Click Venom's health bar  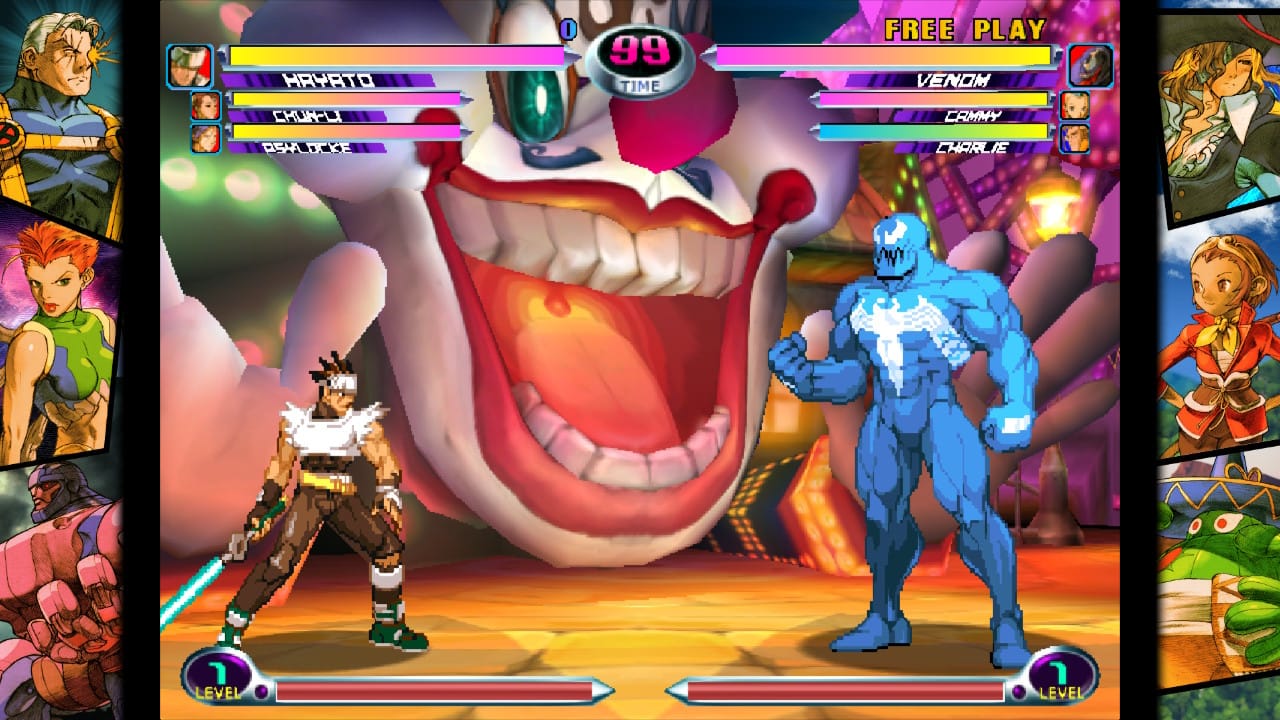pyautogui.click(x=880, y=55)
